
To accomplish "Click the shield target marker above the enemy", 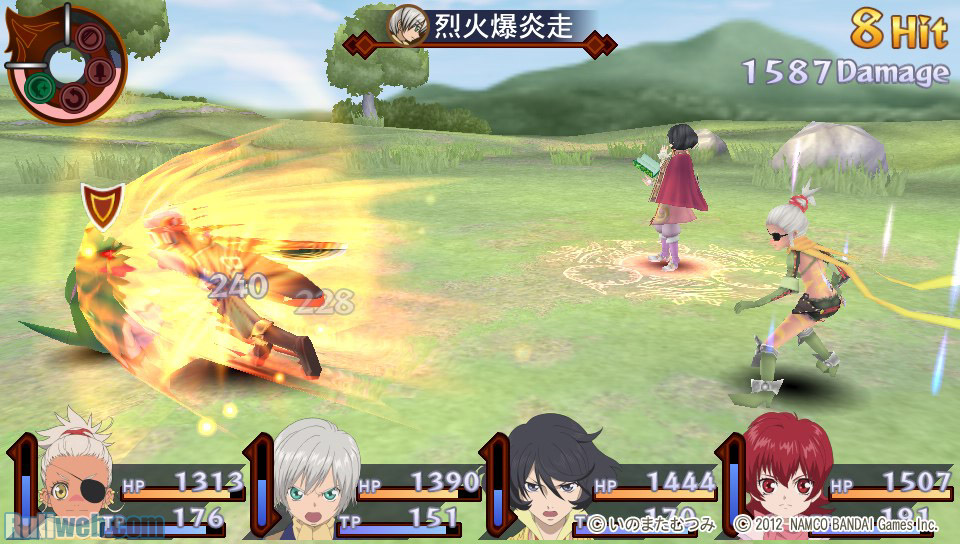I will [x=102, y=204].
